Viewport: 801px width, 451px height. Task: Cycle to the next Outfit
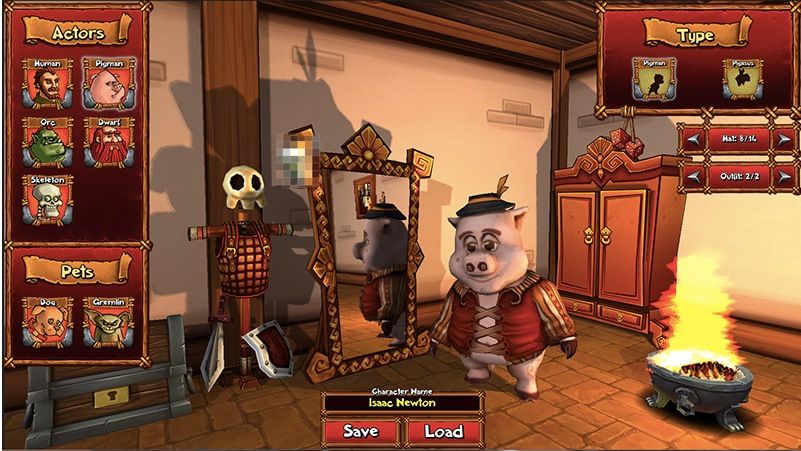click(783, 177)
